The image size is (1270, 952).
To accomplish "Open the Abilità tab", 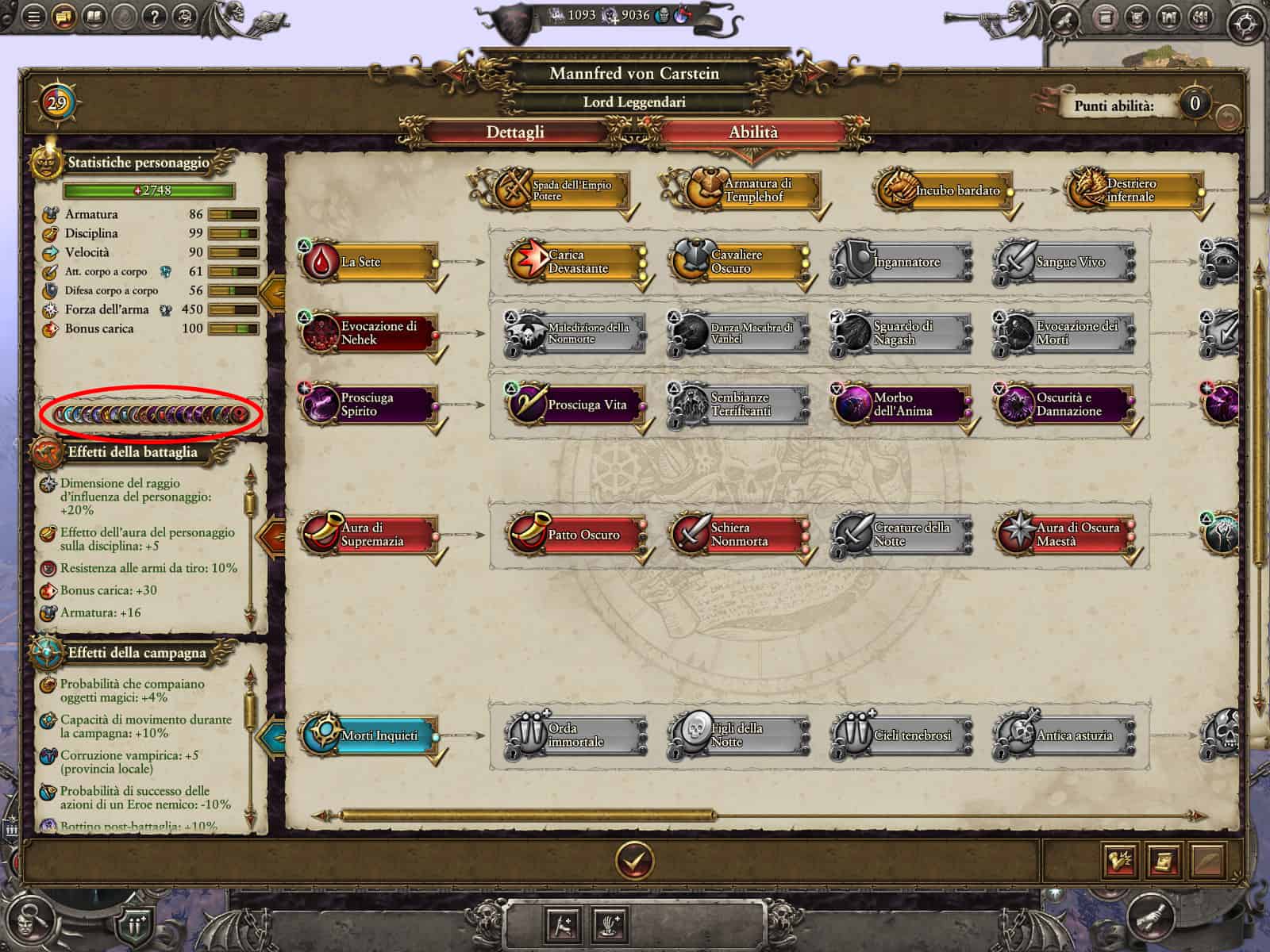I will pos(752,132).
